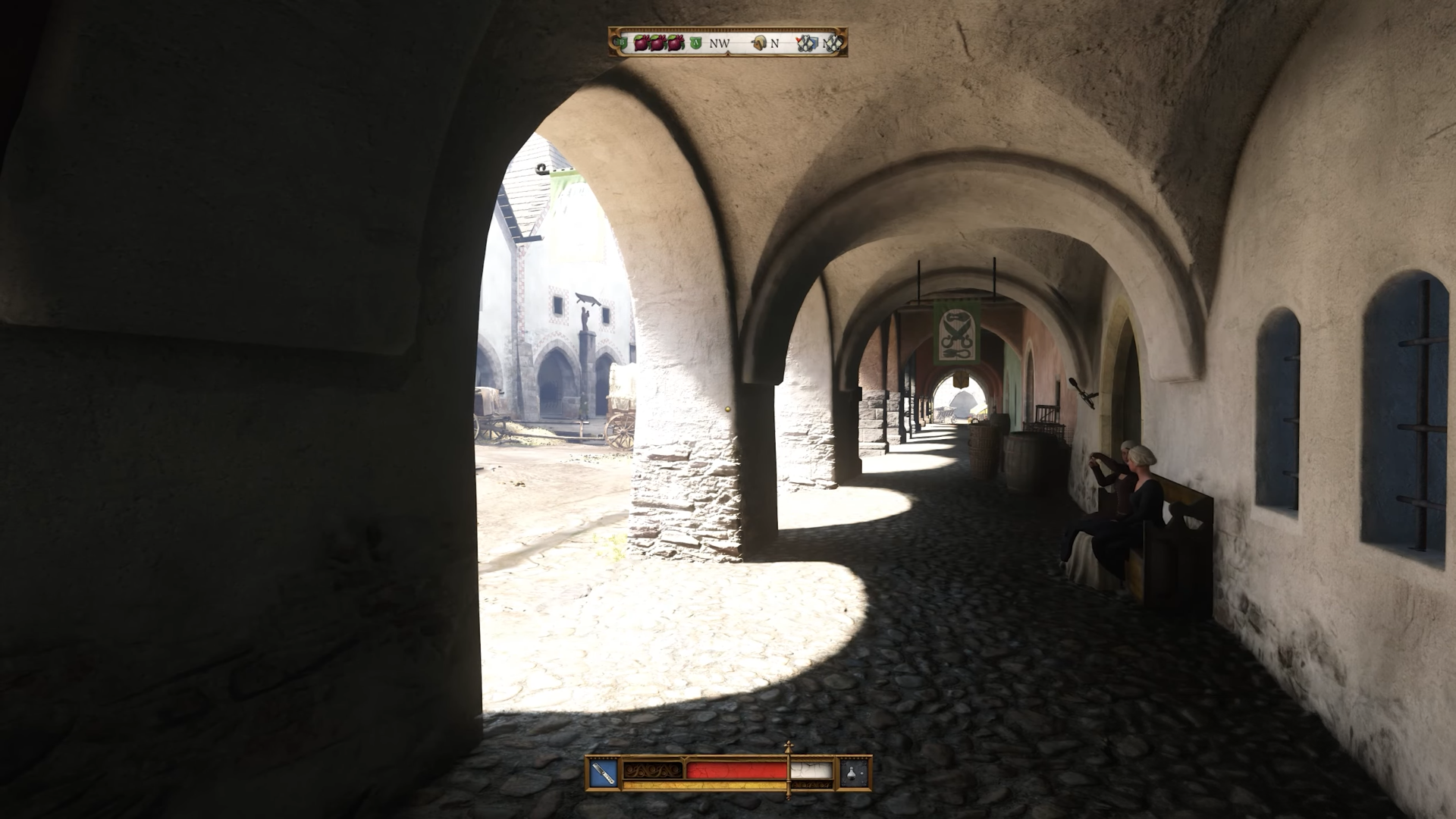1456x819 pixels.
Task: Click the scissors quest marker on the compass
Action: pyautogui.click(x=805, y=43)
